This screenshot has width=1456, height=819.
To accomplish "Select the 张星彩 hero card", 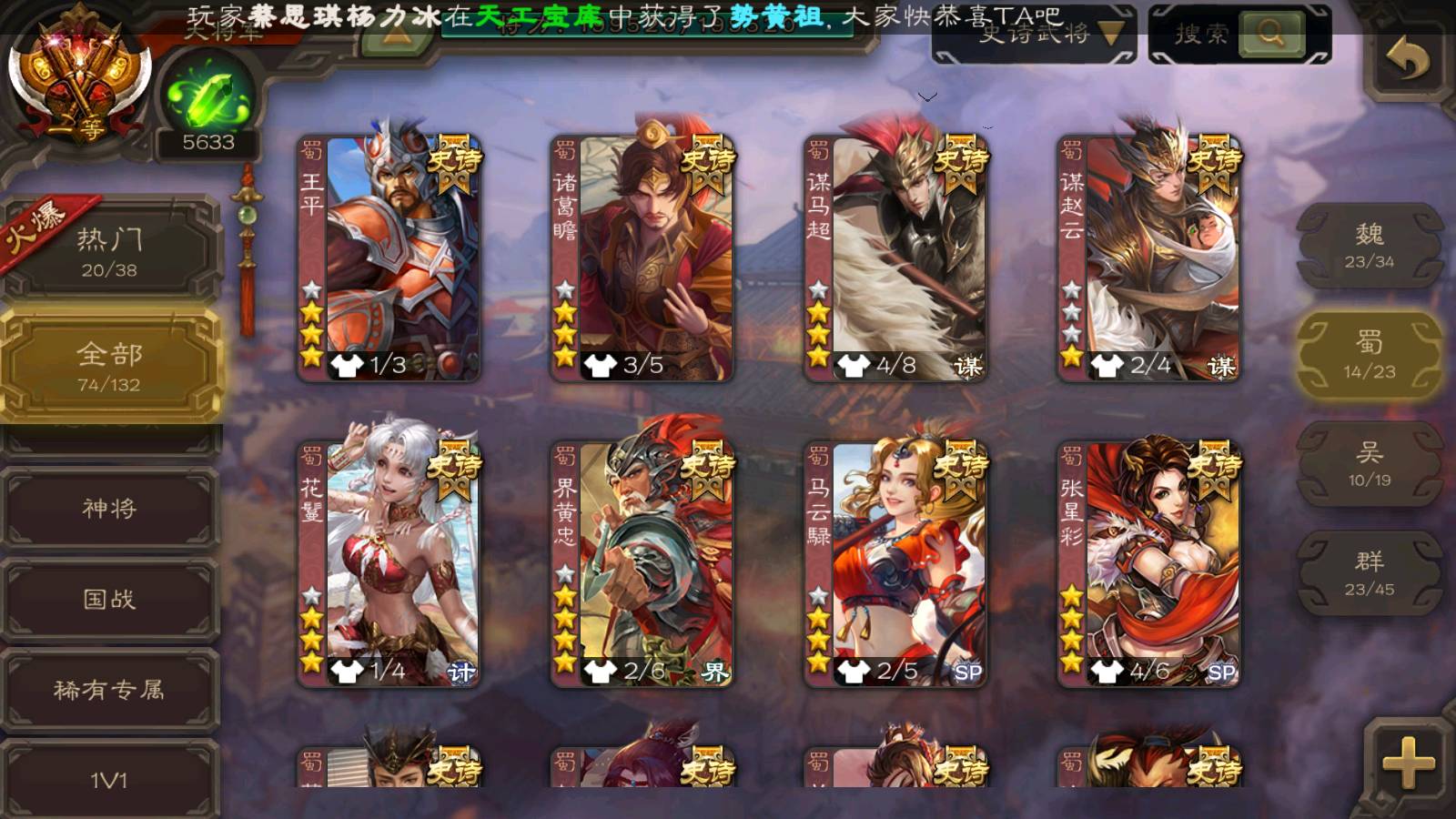I will point(1149,564).
